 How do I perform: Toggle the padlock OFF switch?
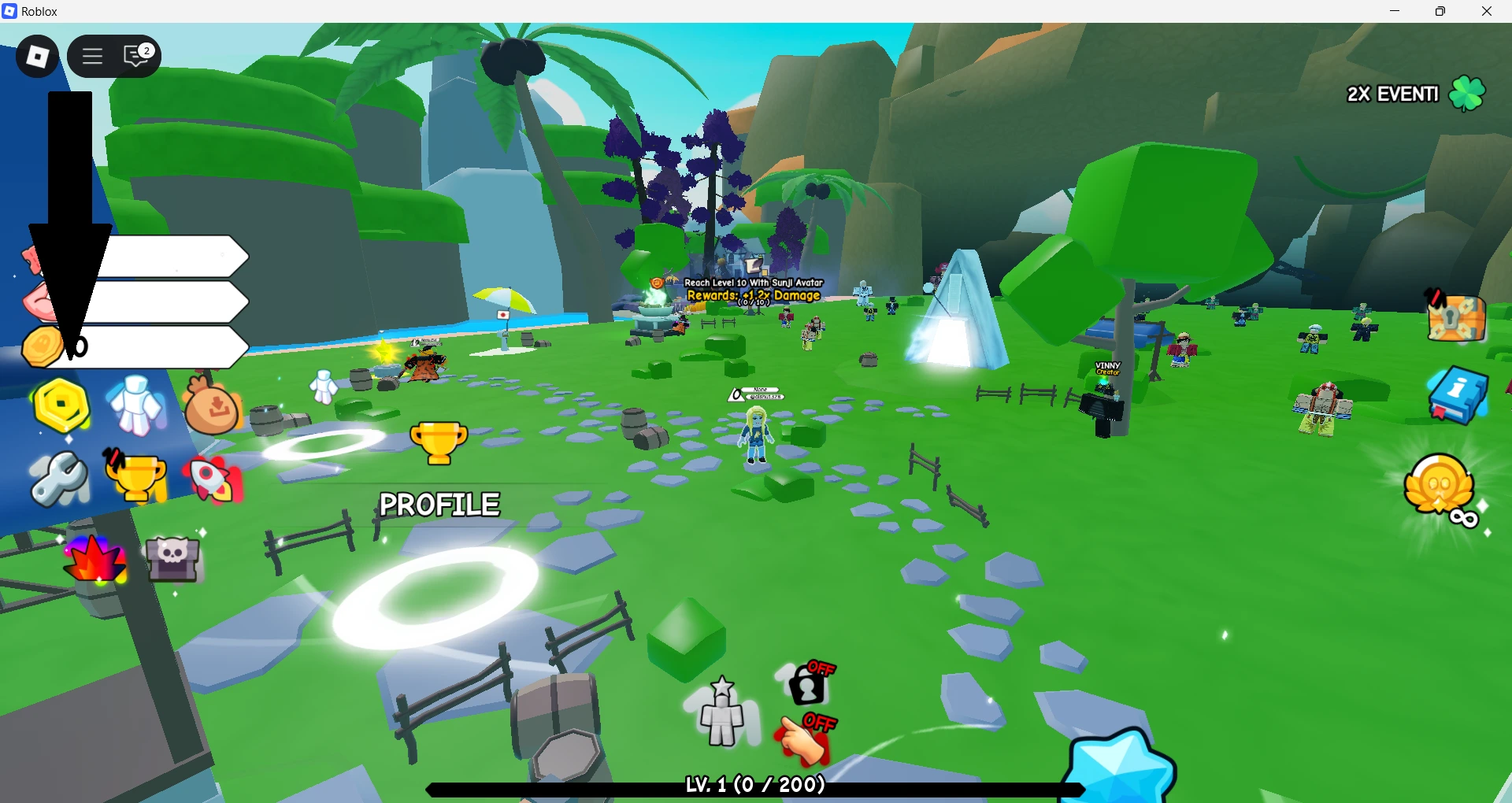click(x=807, y=683)
